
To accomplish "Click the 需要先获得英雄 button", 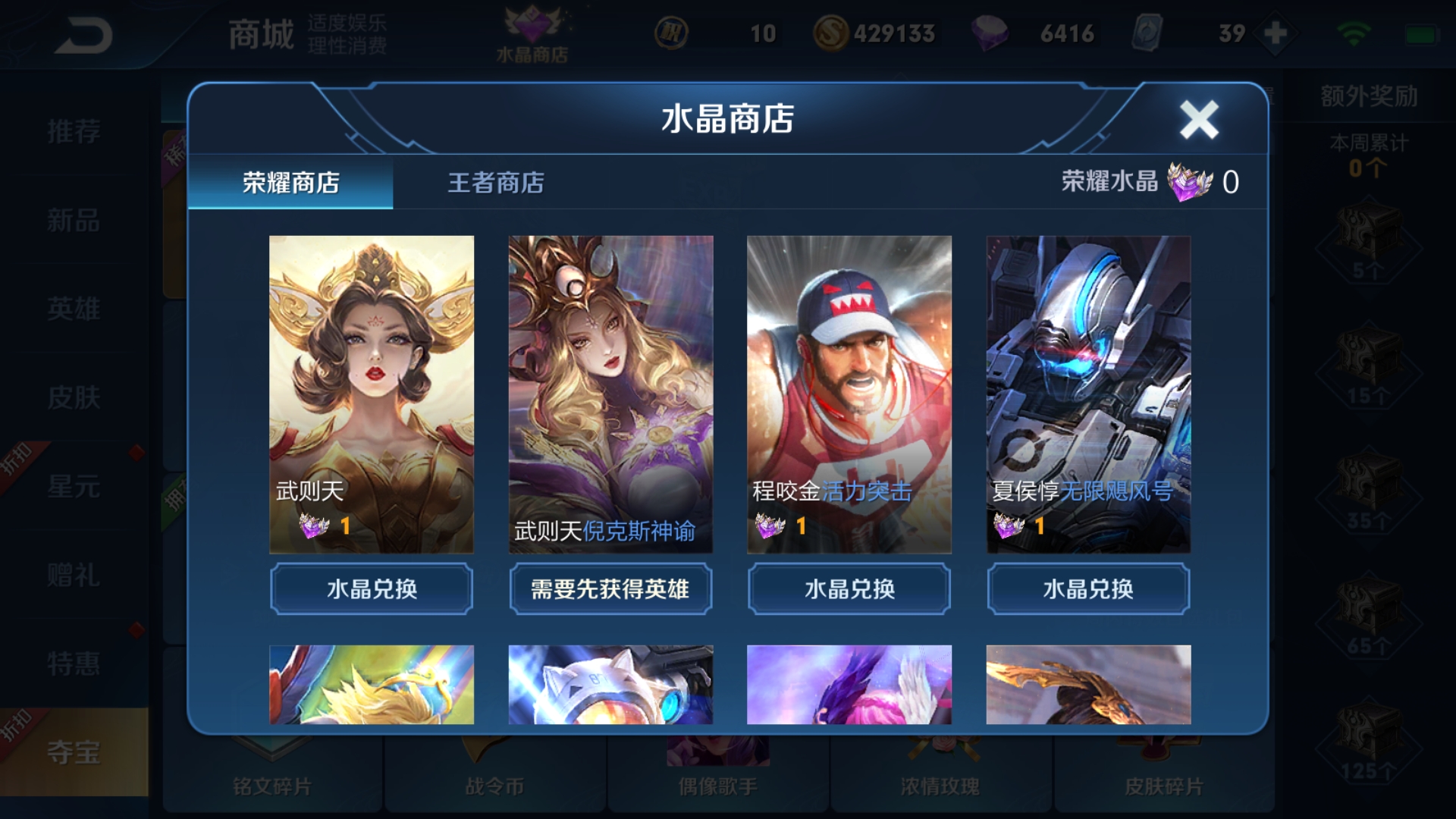I will coord(610,589).
